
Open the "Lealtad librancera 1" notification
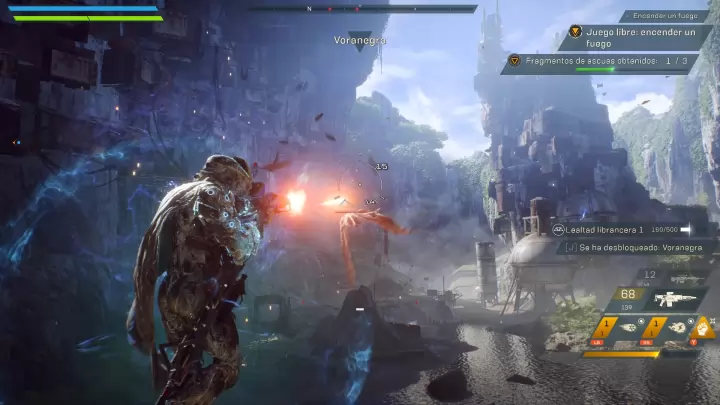pos(628,229)
